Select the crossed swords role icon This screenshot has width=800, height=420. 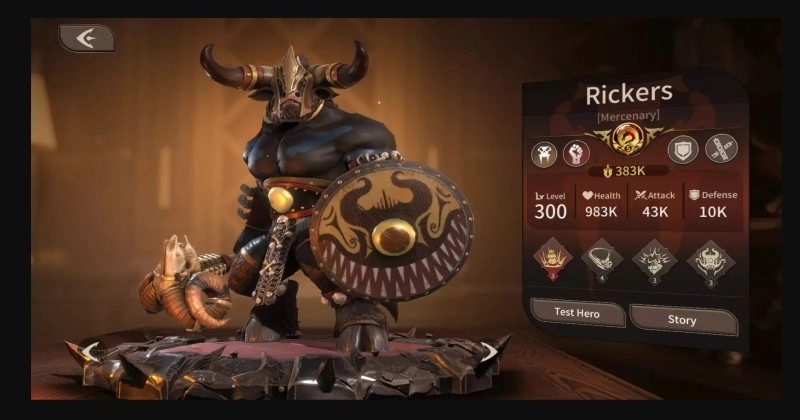click(721, 149)
